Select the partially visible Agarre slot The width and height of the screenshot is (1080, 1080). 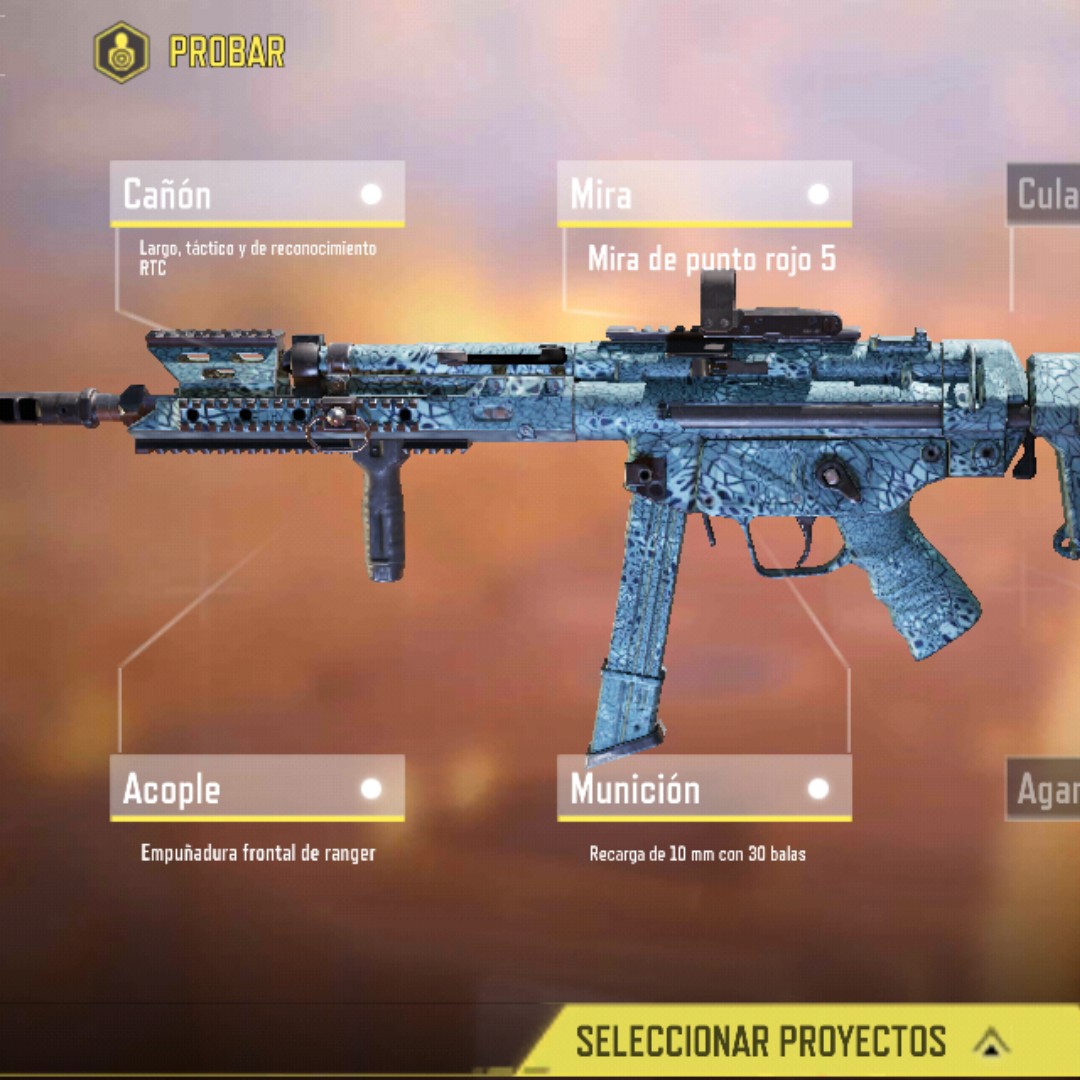tap(1044, 789)
